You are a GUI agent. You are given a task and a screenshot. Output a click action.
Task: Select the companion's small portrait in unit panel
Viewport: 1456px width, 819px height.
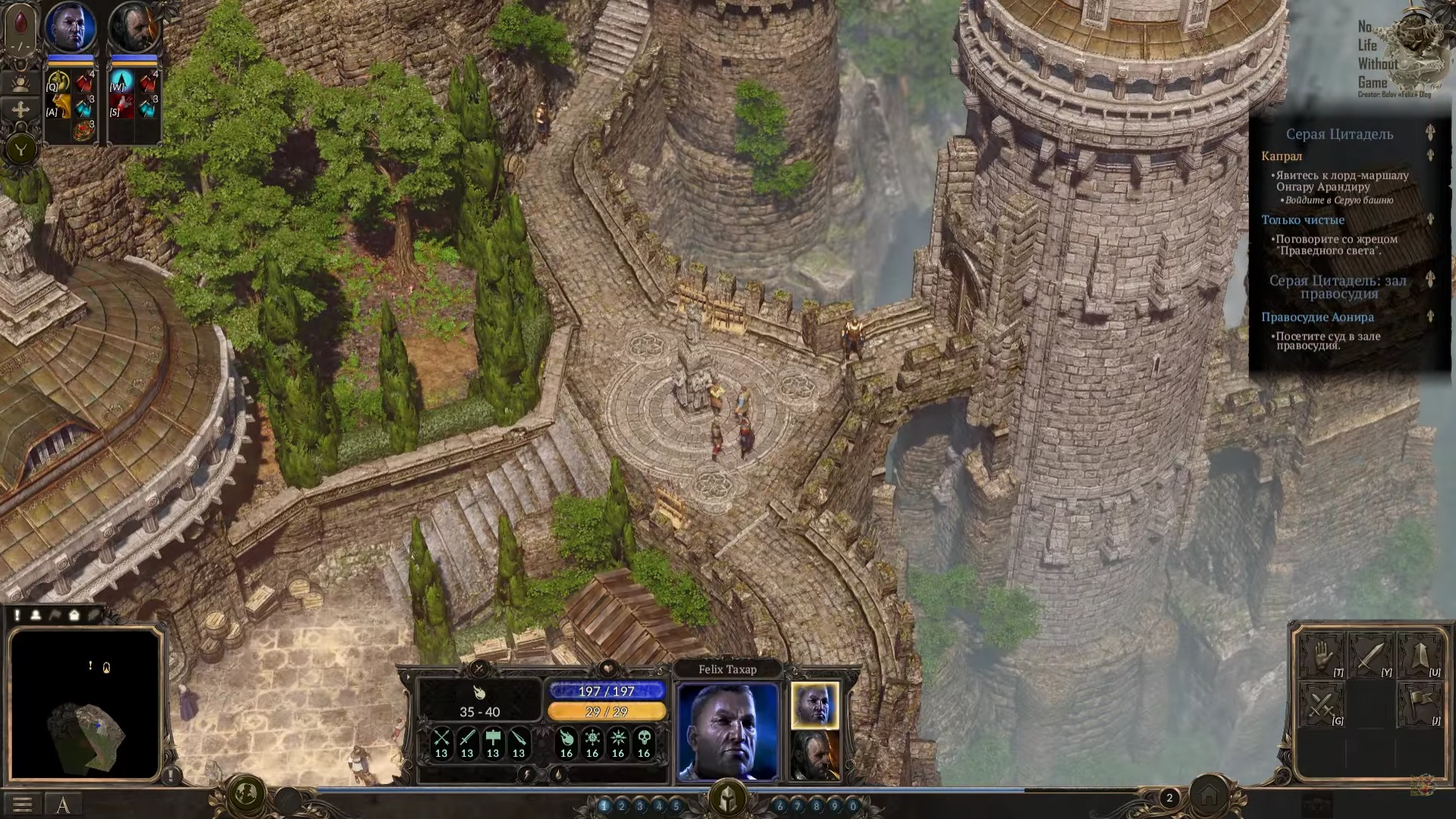[x=815, y=755]
